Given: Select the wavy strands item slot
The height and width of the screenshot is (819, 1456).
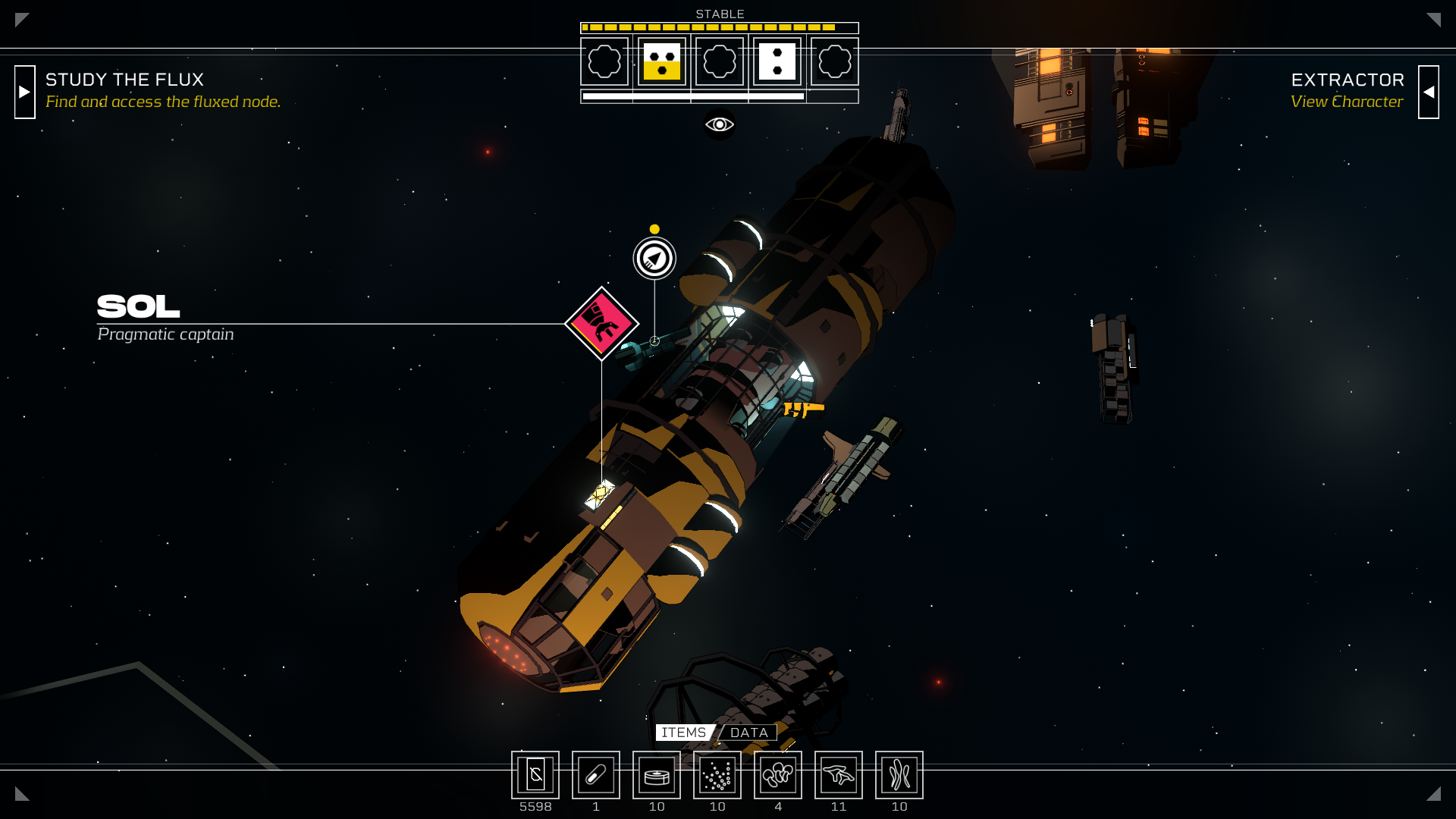Looking at the screenshot, I should coord(899,775).
